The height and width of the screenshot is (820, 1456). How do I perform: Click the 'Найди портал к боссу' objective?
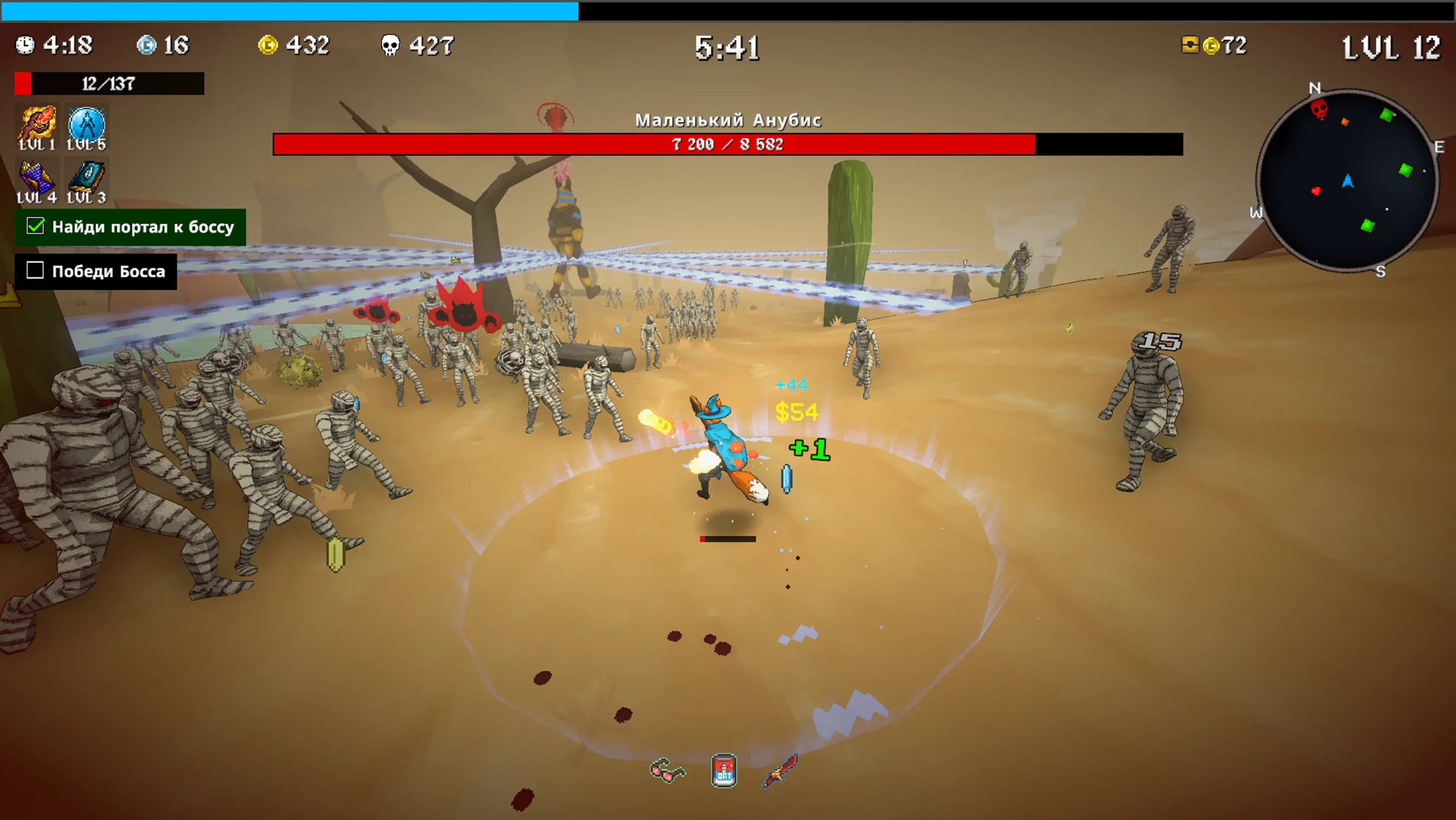[x=131, y=227]
